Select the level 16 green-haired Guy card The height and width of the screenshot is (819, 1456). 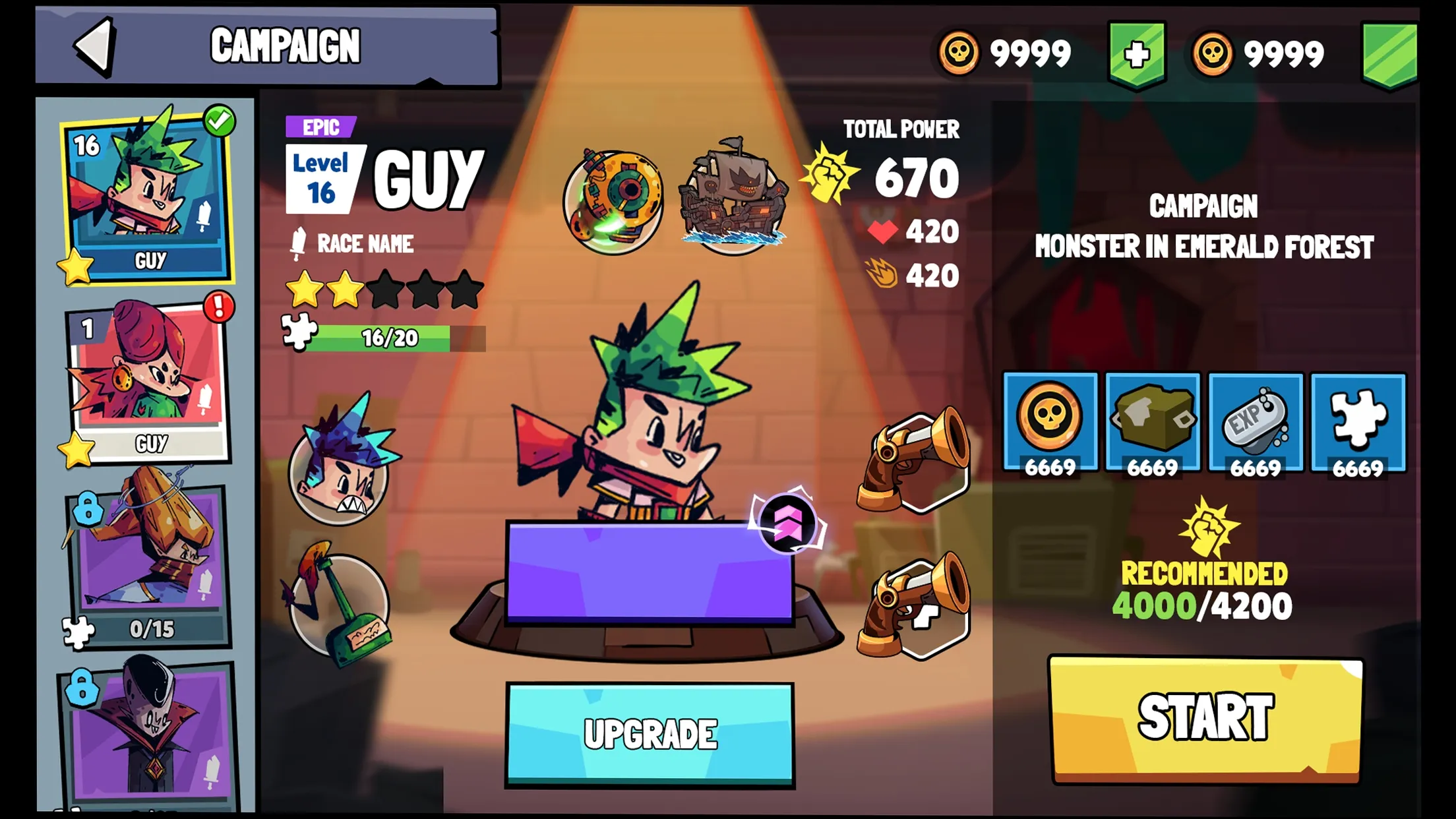click(148, 196)
